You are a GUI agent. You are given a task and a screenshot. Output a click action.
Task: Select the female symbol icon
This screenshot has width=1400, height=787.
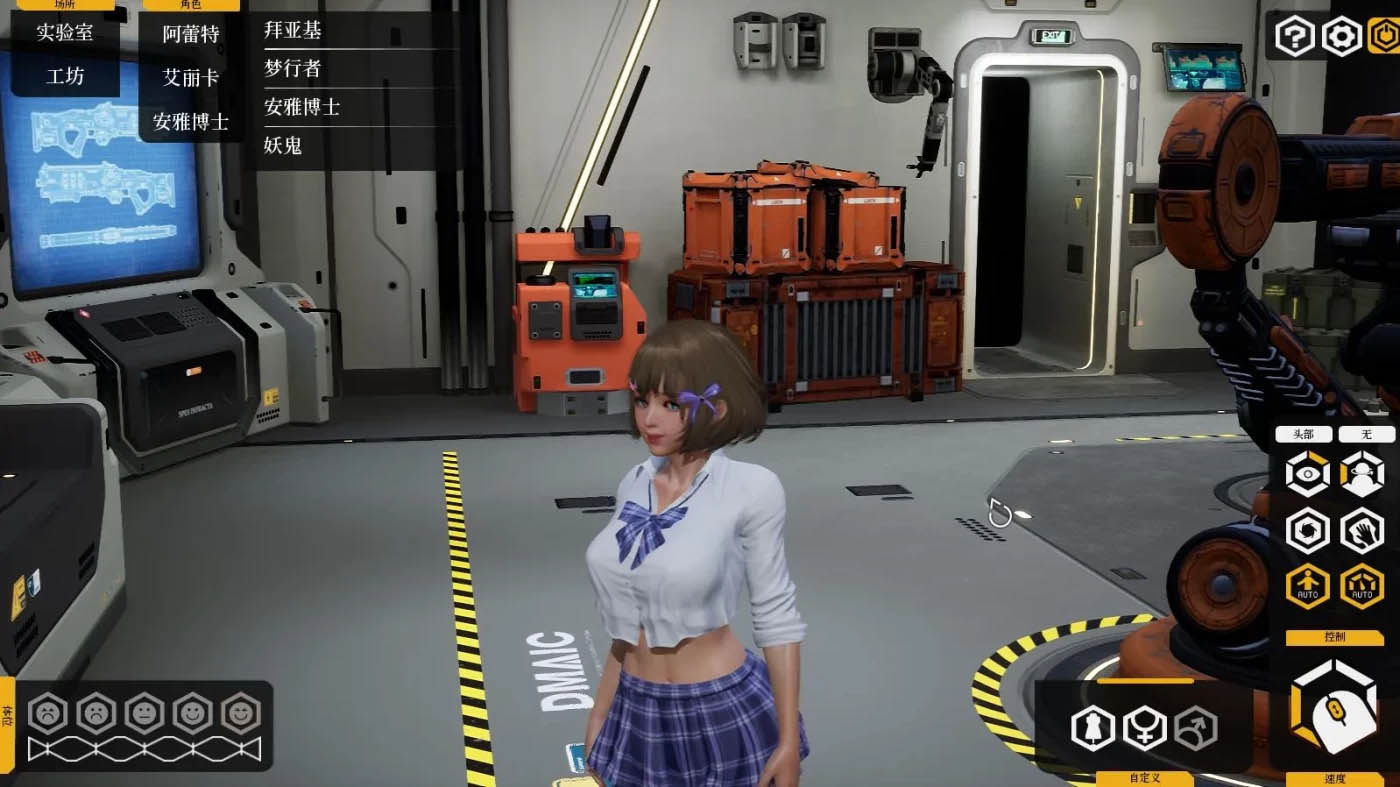[1144, 727]
